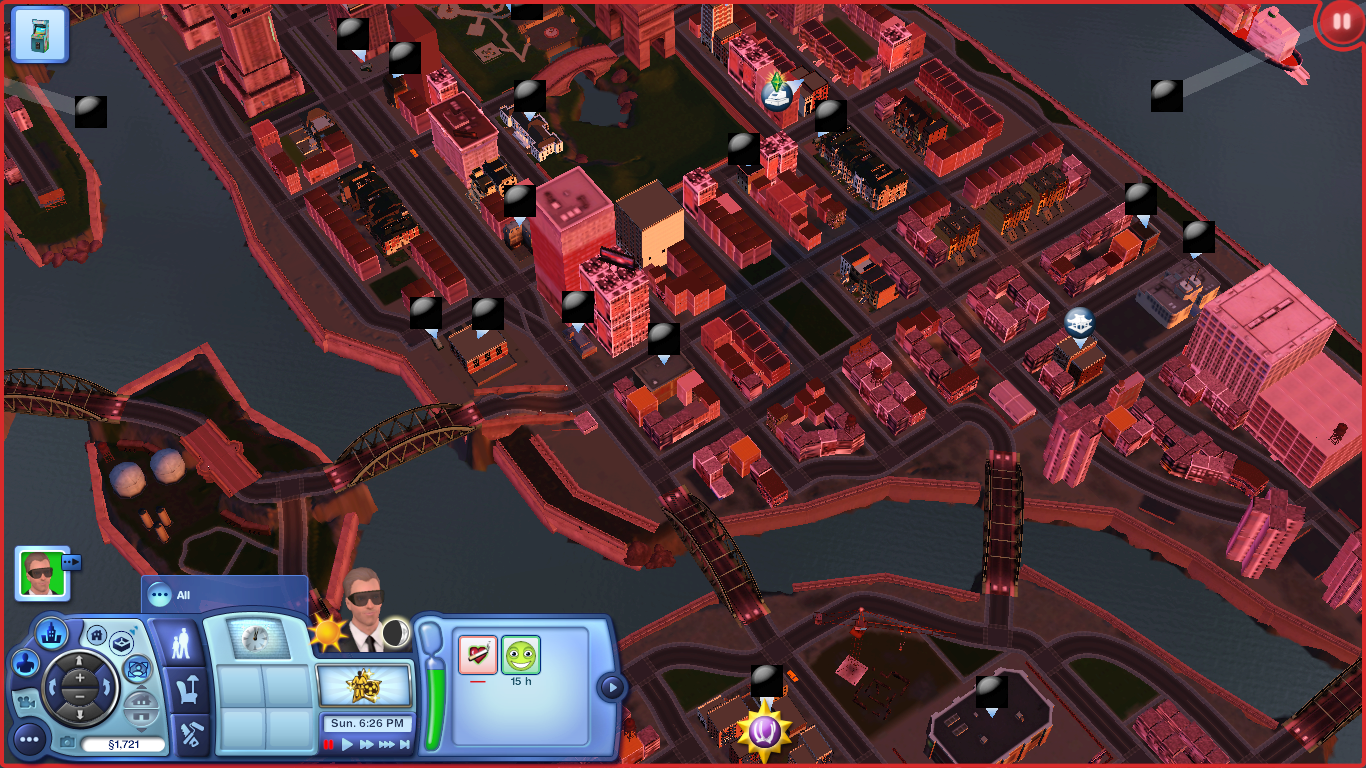
Task: Expand the moodlets panel with the arrow button
Action: [x=611, y=686]
